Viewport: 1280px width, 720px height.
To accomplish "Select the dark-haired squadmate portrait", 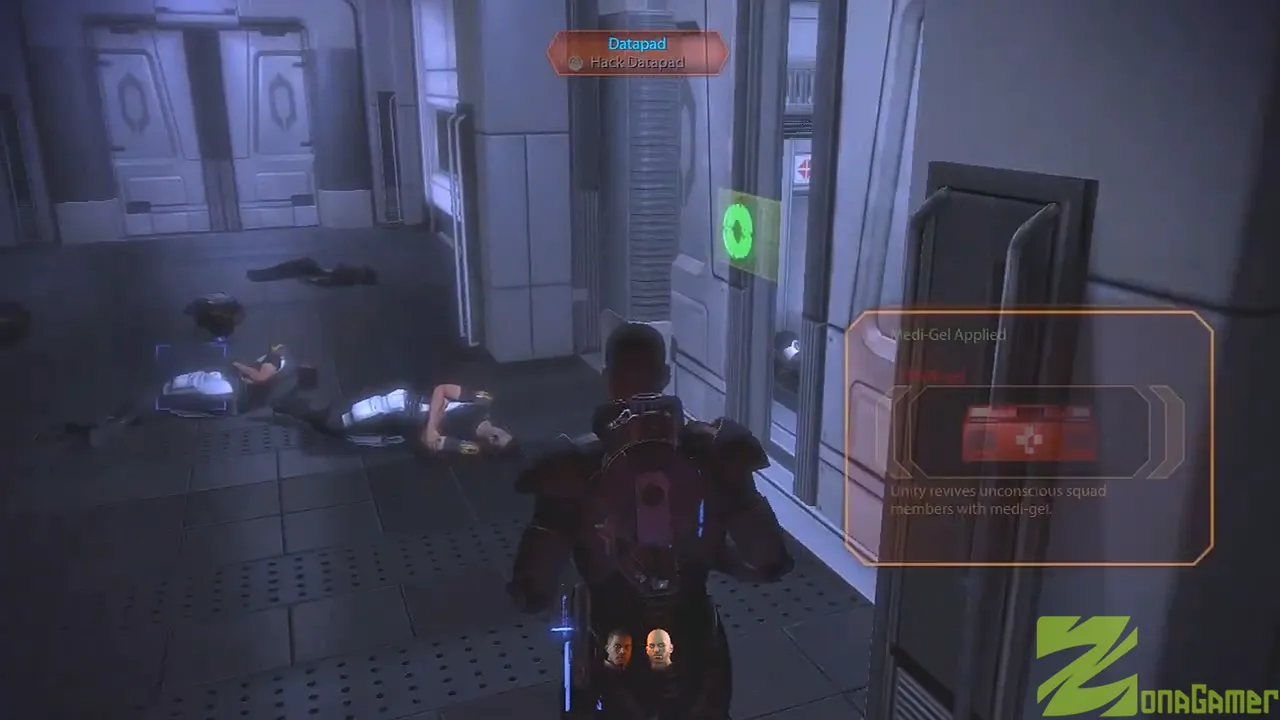I will coord(619,649).
